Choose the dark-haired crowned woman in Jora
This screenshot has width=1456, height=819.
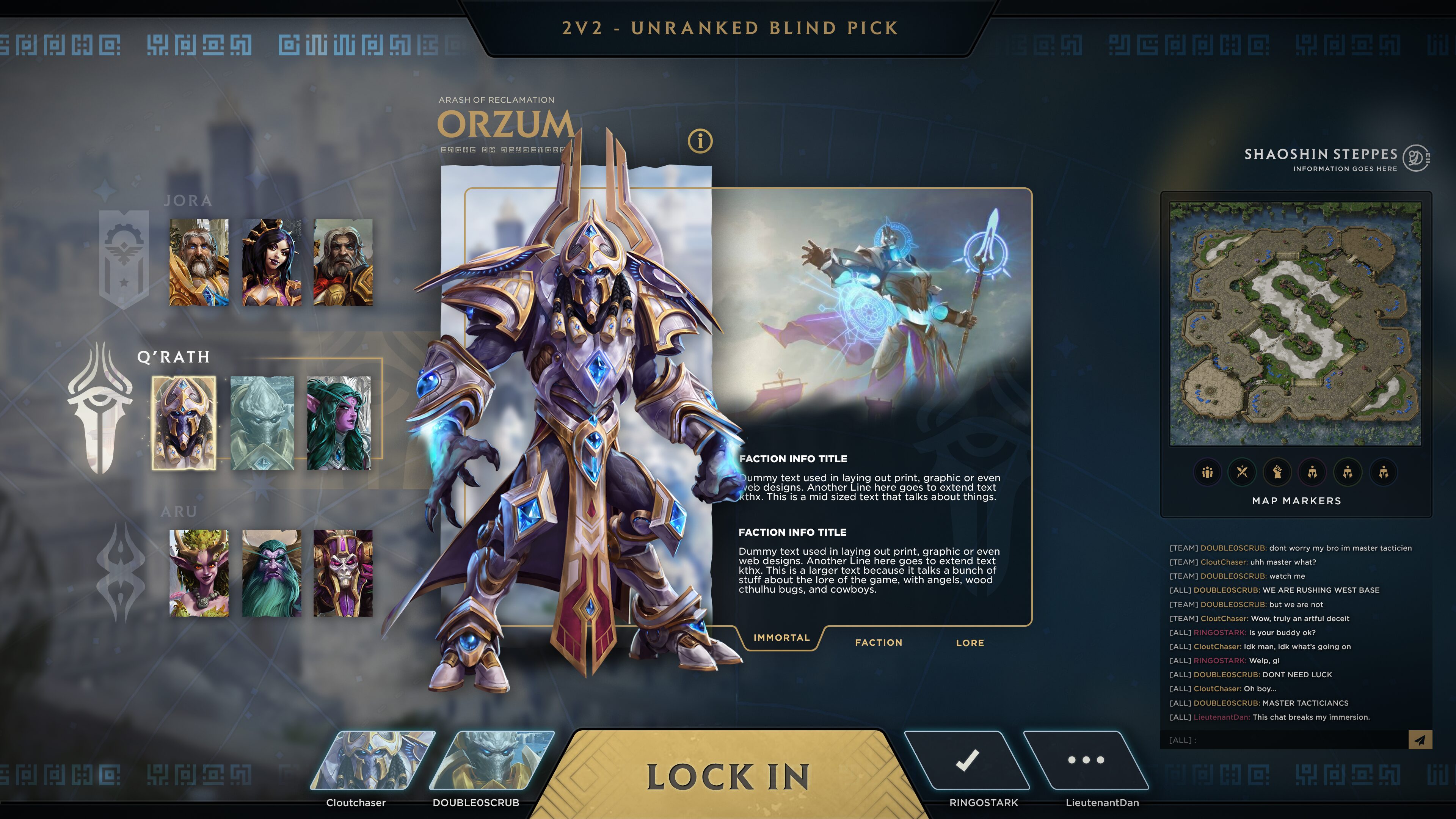[271, 262]
